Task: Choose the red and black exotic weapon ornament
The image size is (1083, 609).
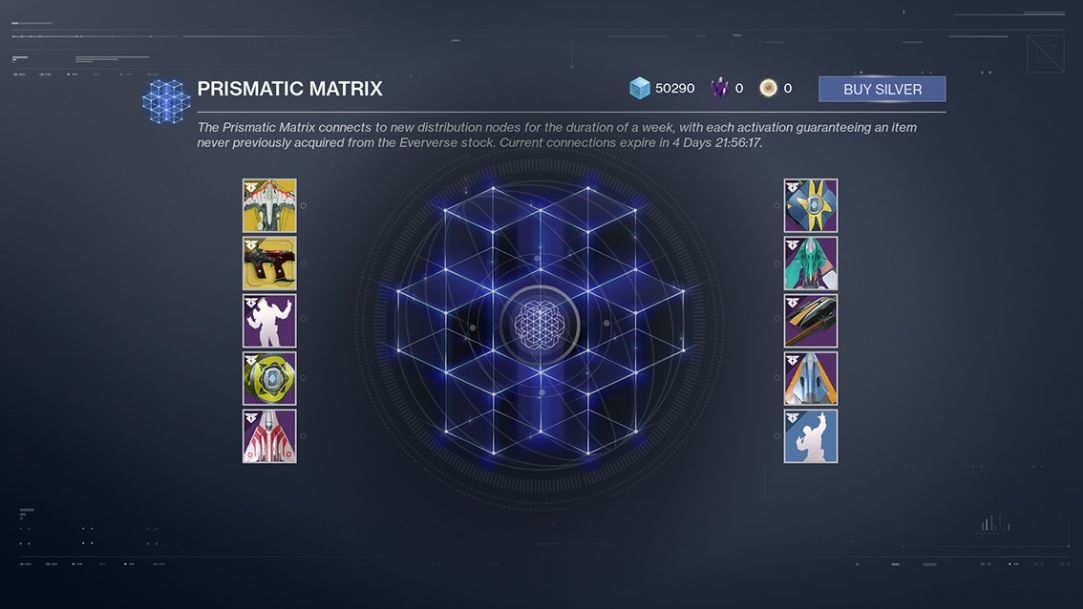Action: pos(269,263)
